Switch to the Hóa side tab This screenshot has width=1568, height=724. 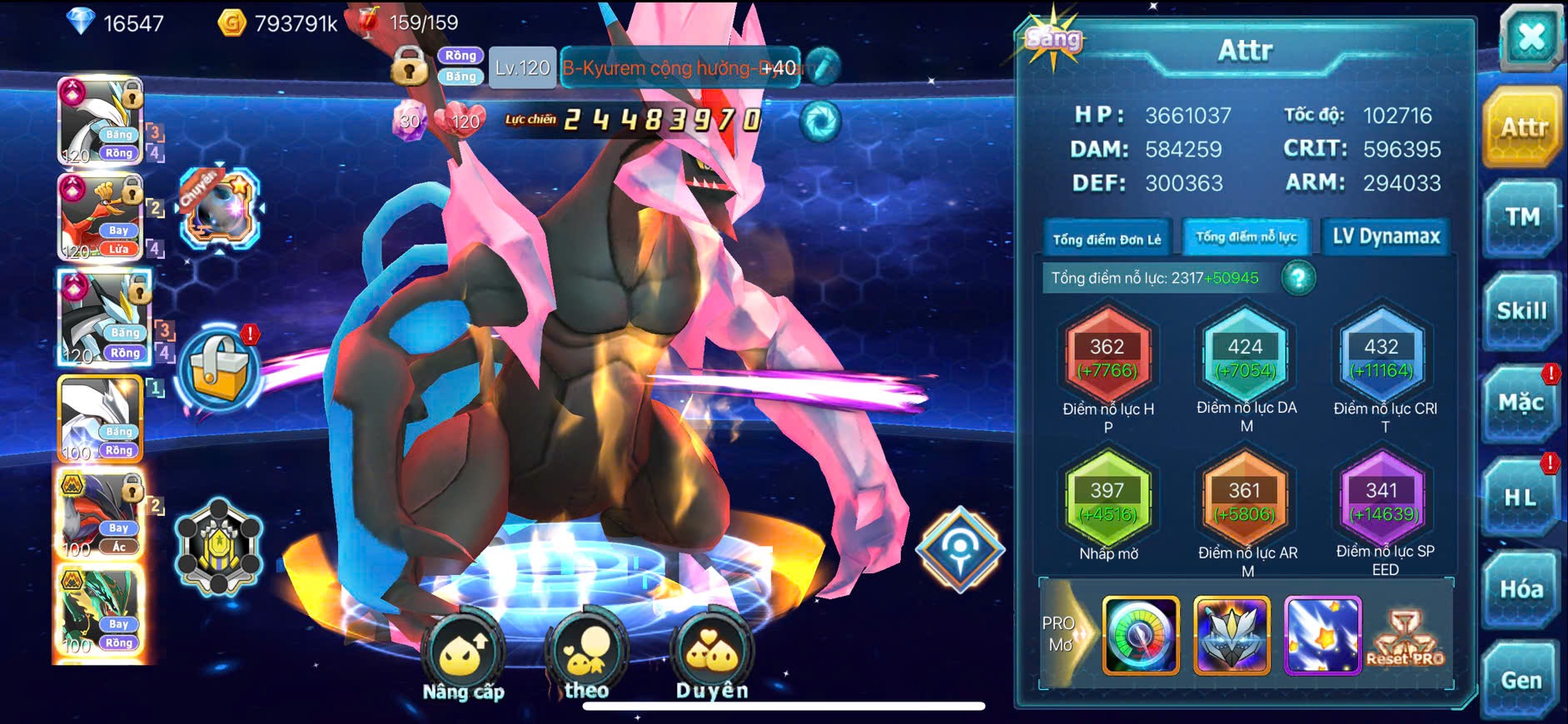(1521, 589)
